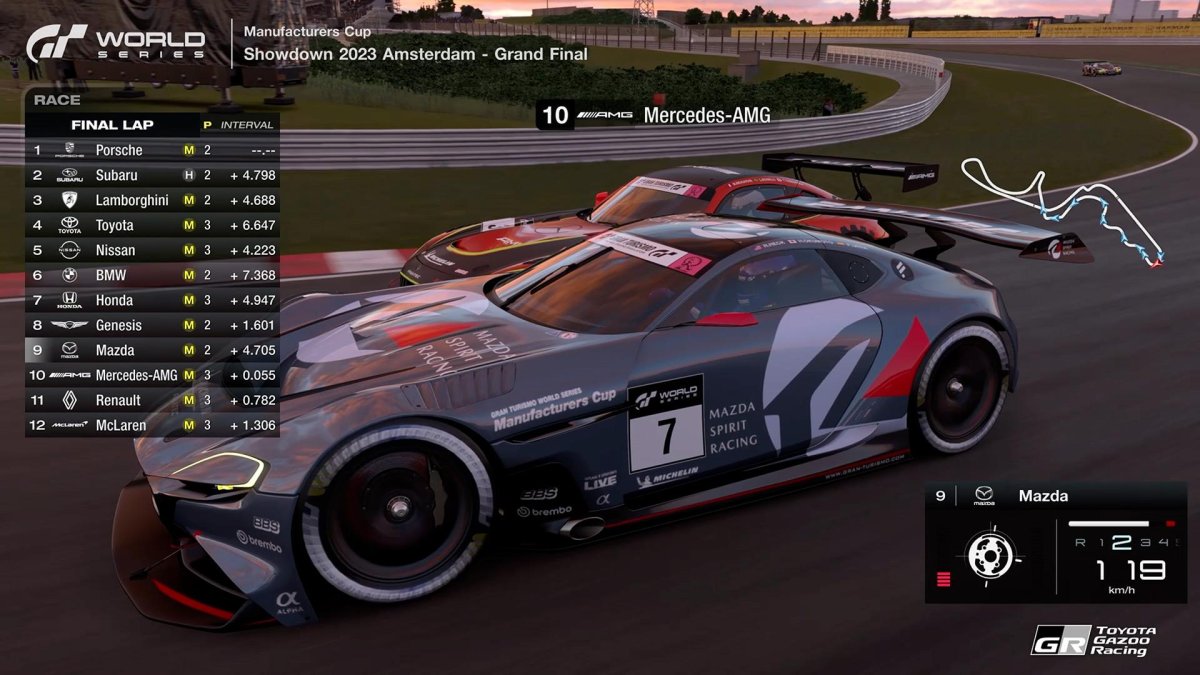Image resolution: width=1200 pixels, height=675 pixels.
Task: Click the Toyota Gazoo Racing sponsor logo
Action: pyautogui.click(x=1093, y=640)
